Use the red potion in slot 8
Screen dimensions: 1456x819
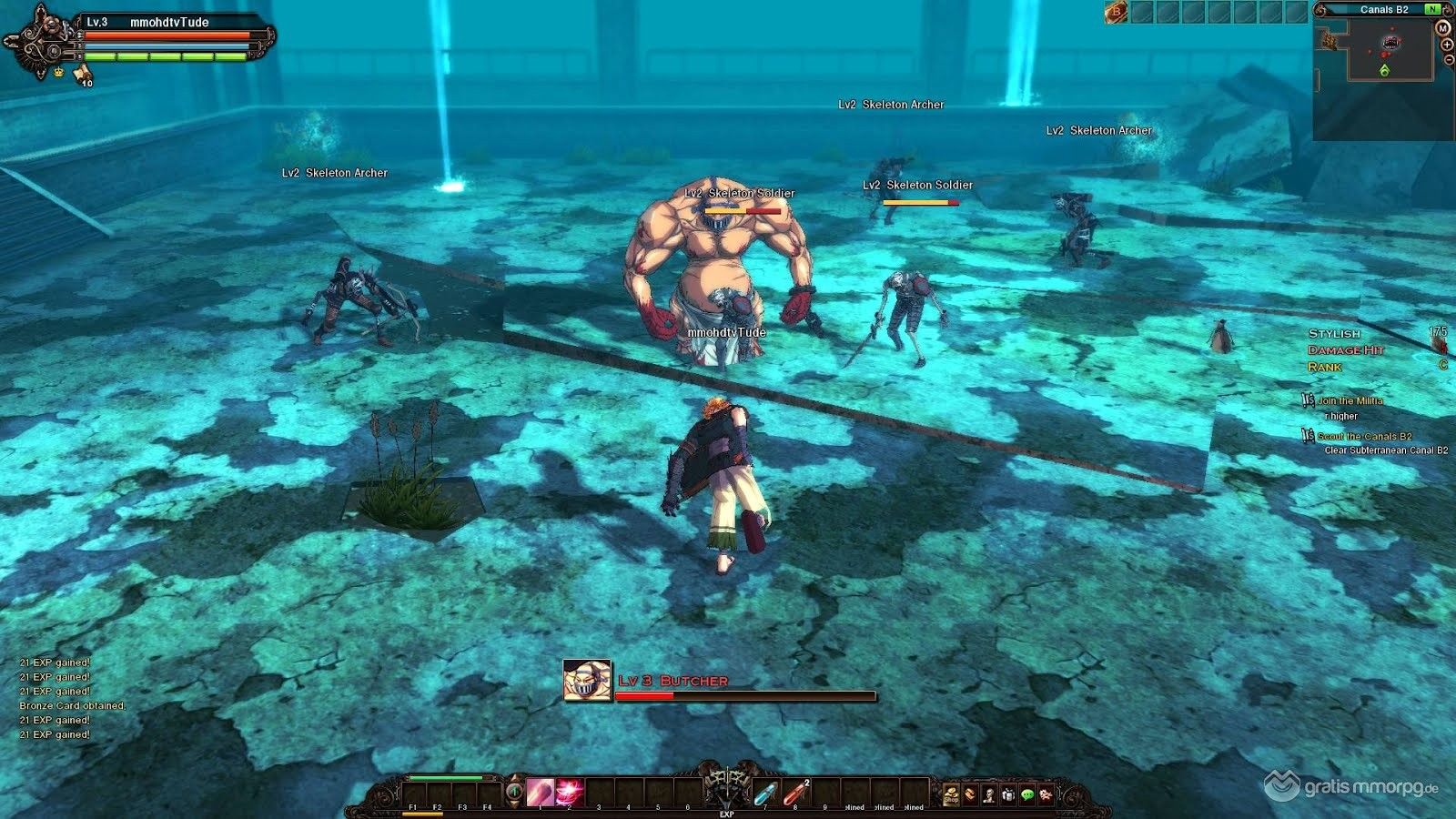click(794, 793)
